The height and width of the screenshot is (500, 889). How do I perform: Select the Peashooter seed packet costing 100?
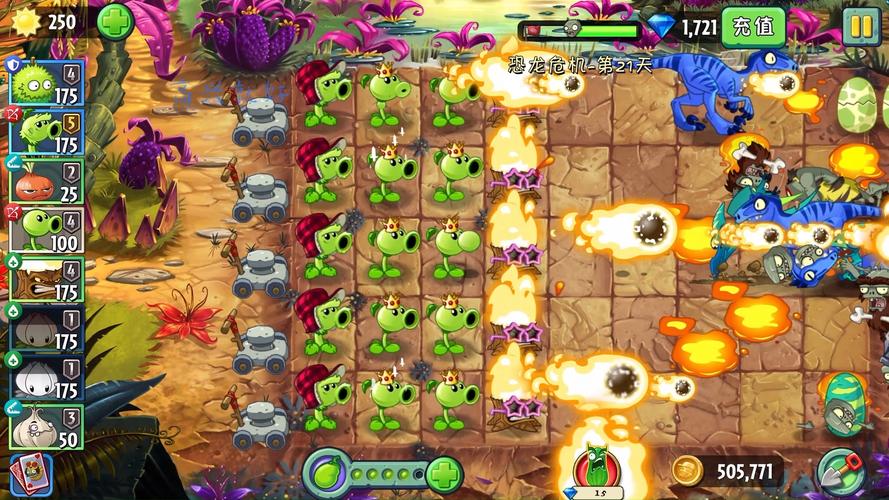pos(45,229)
